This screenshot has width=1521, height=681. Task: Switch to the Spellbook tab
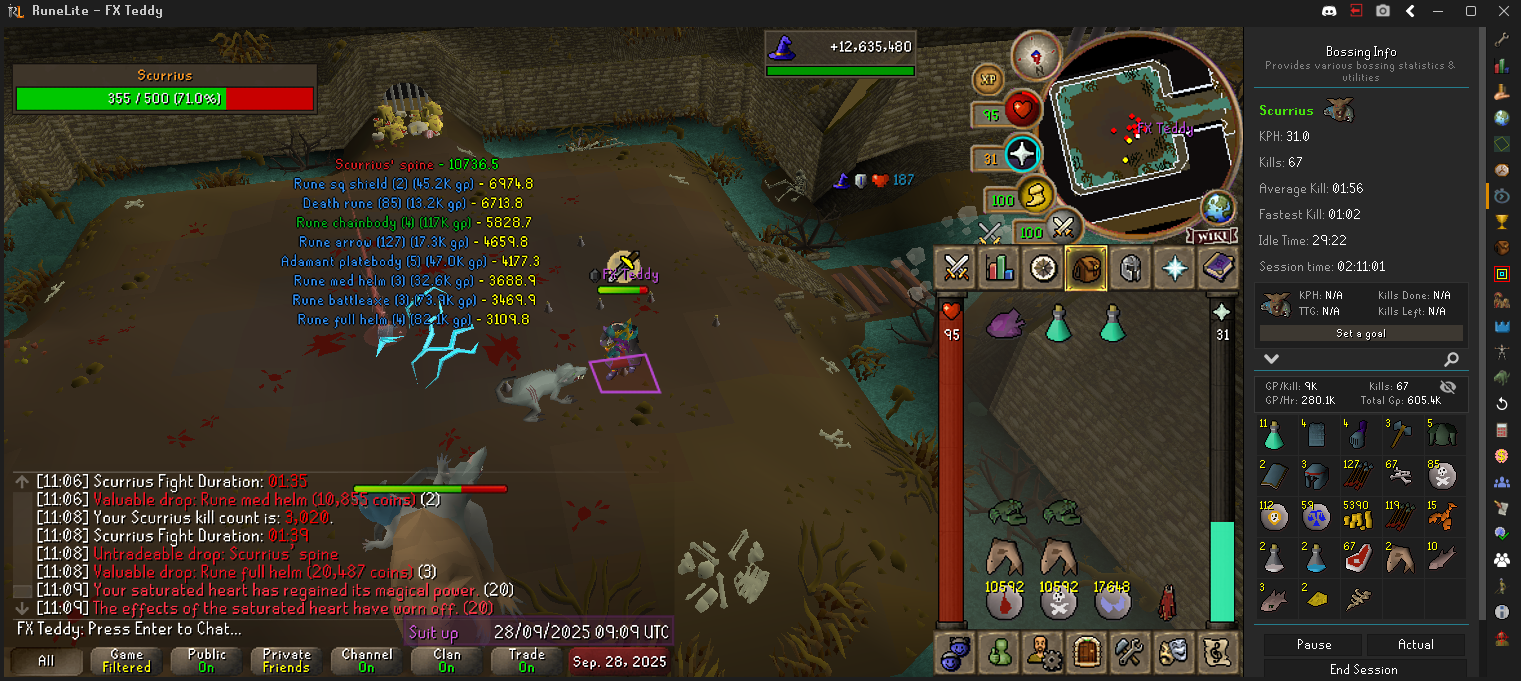(x=1217, y=268)
